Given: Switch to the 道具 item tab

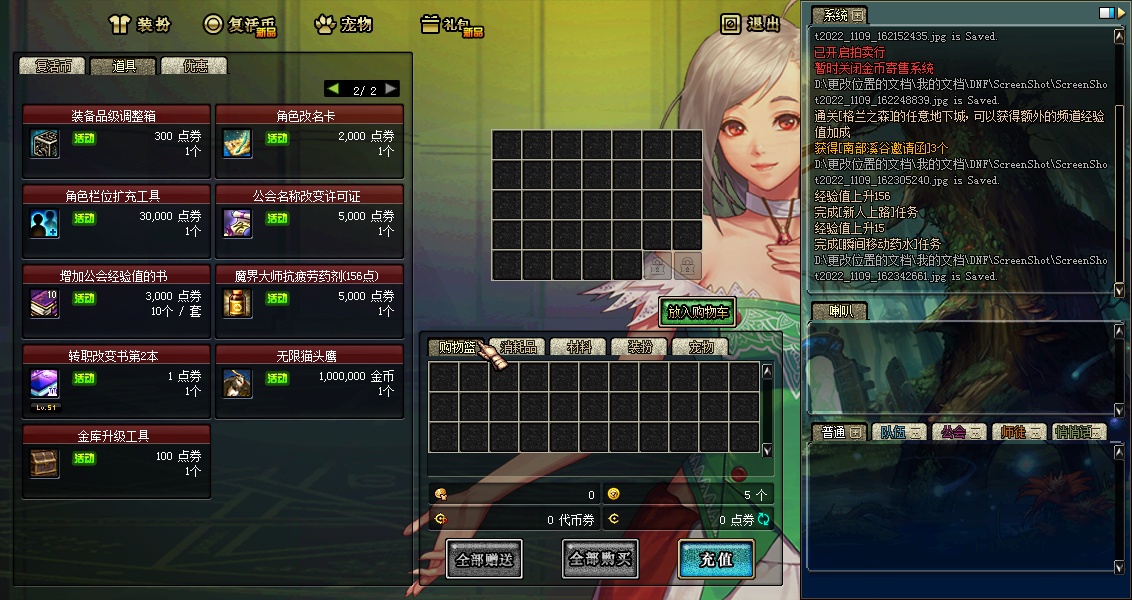Looking at the screenshot, I should [123, 66].
